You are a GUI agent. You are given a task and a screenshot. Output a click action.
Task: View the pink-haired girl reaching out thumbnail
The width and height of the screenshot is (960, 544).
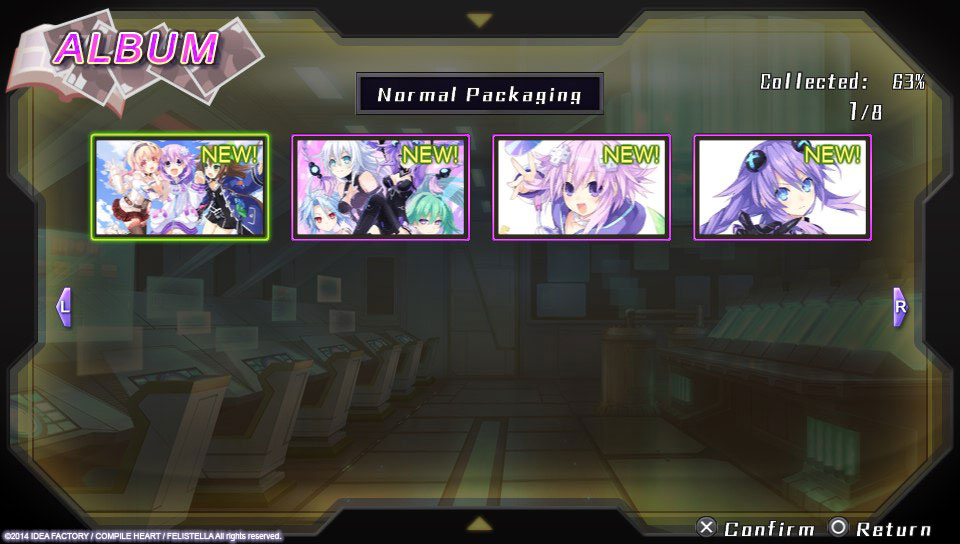(581, 187)
